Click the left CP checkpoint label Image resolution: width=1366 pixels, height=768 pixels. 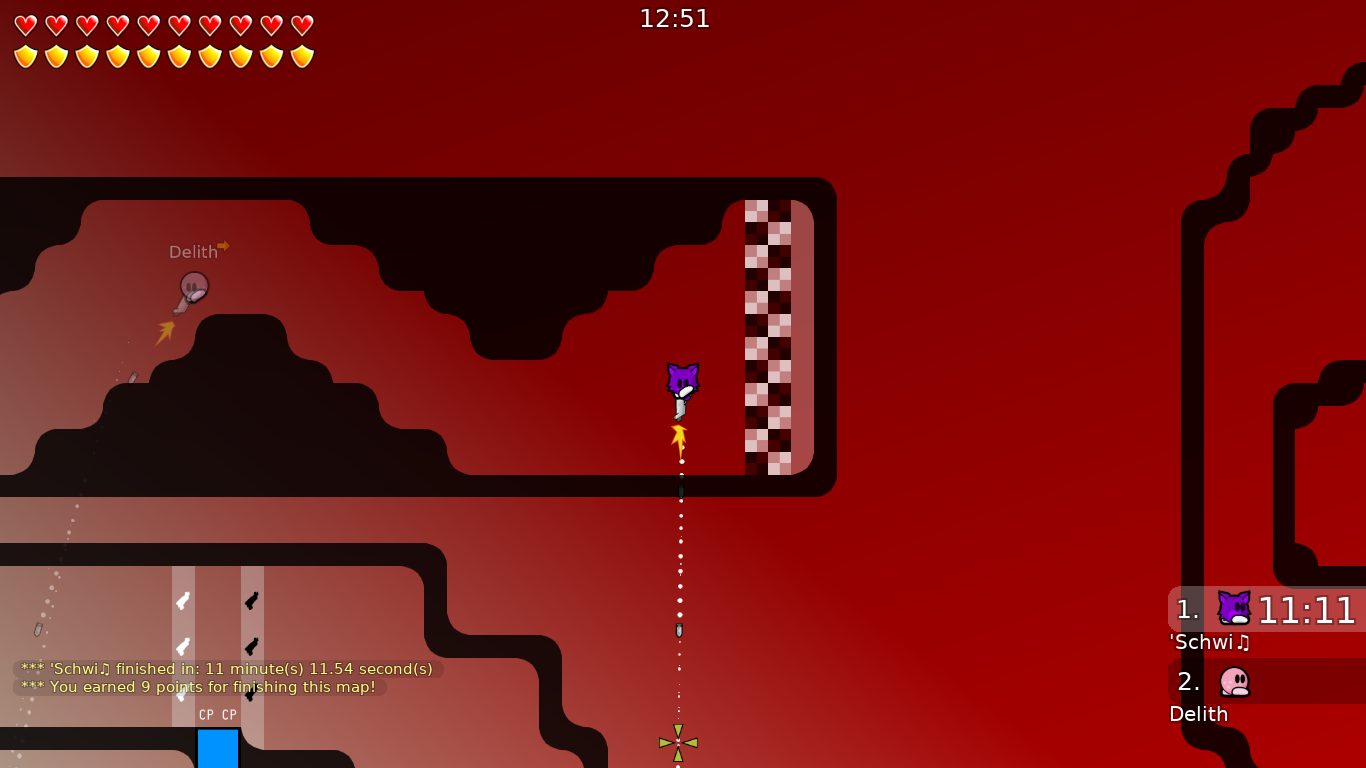coord(206,715)
